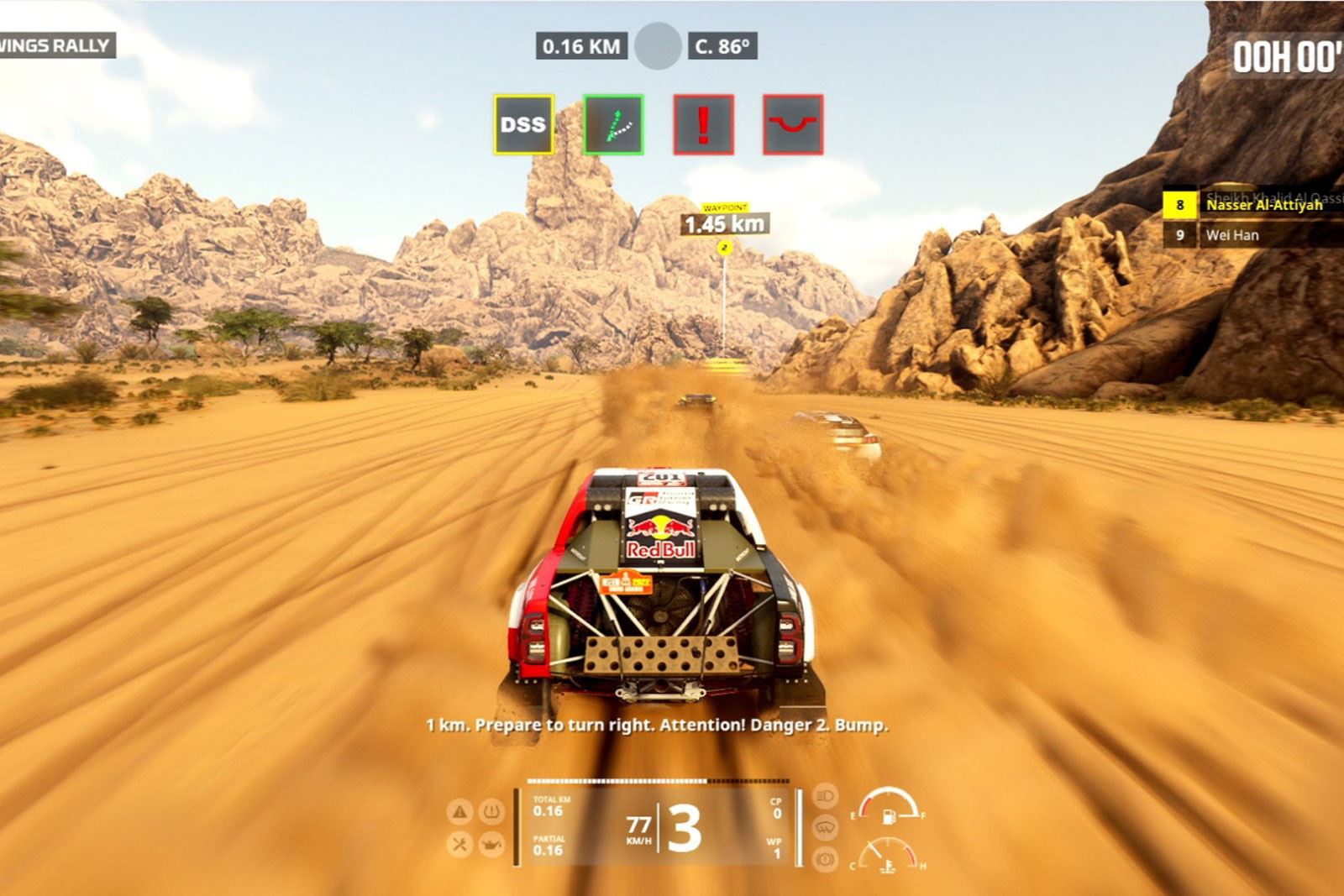Screen dimensions: 1344x896
Task: Select Wei Han in the standings list
Action: tap(1232, 235)
